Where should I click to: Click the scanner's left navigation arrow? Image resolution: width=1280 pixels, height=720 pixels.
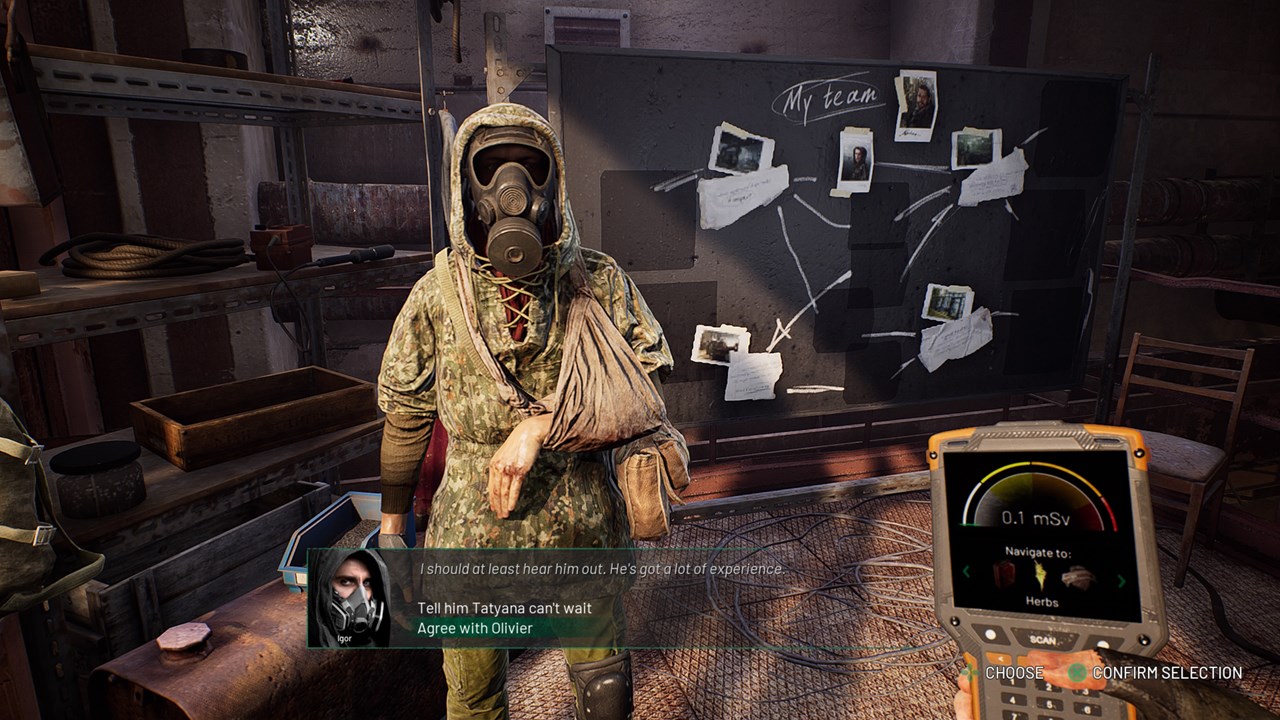click(x=966, y=572)
